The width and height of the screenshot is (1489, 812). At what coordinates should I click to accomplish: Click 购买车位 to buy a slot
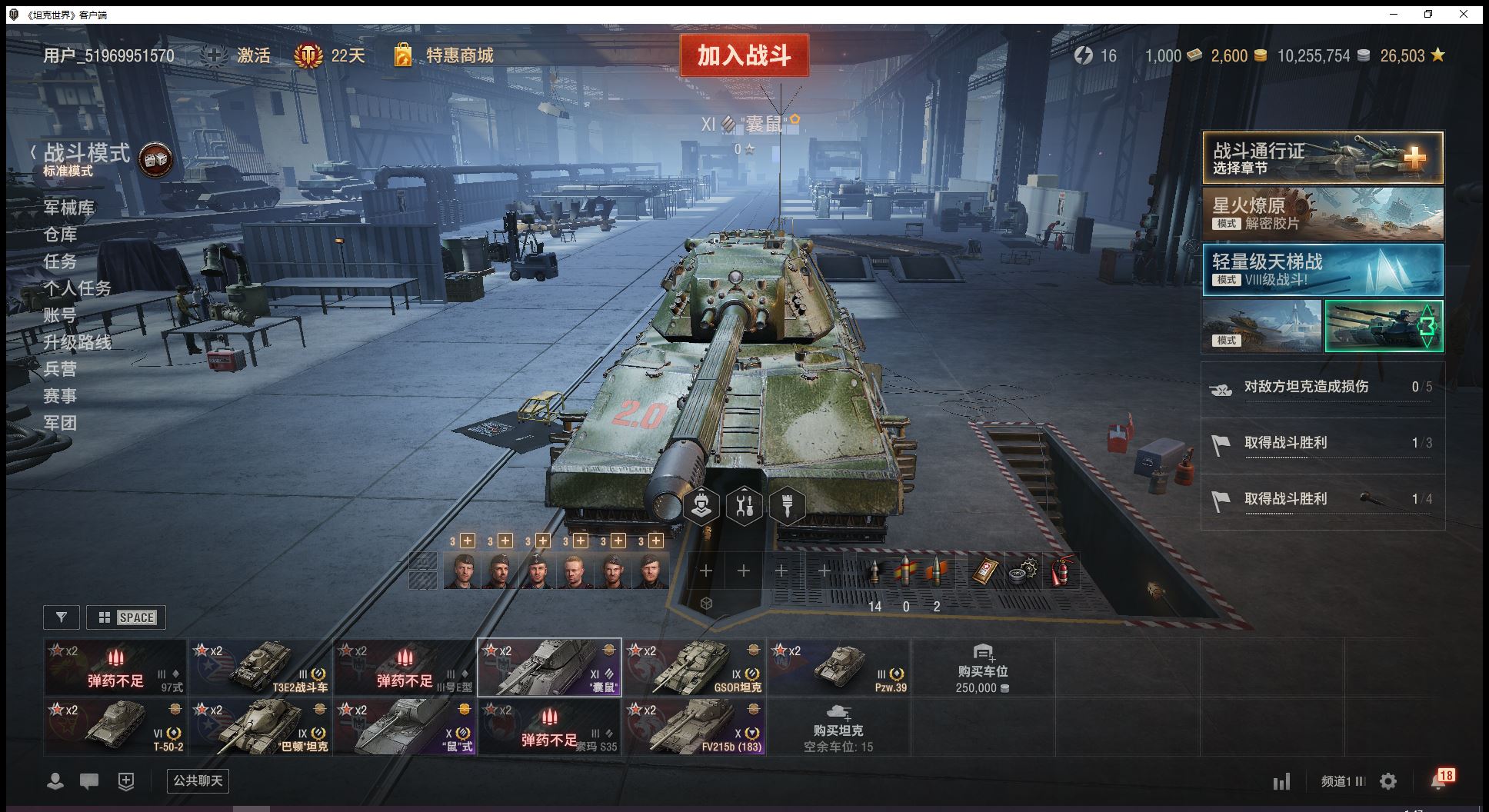982,667
